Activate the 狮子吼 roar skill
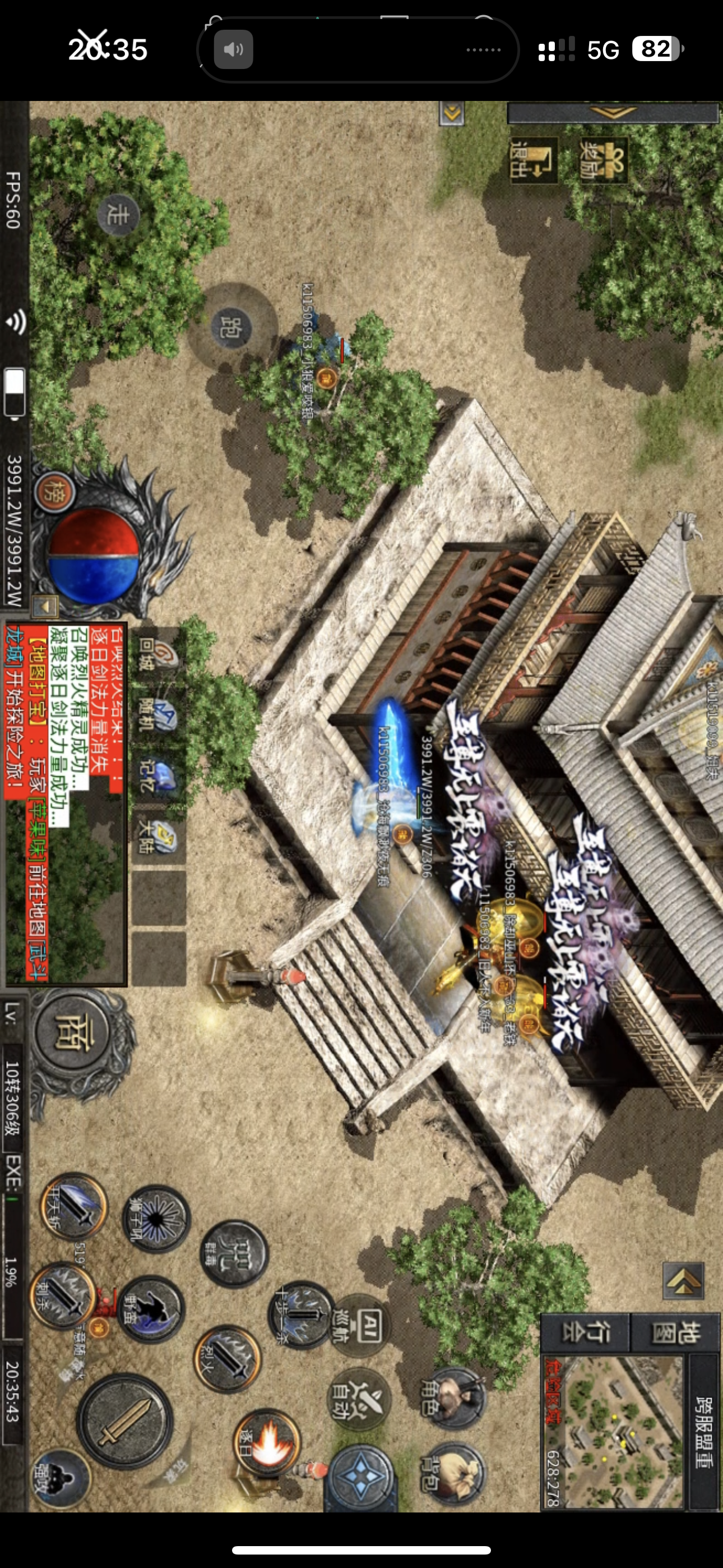723x1568 pixels. pos(156,1219)
